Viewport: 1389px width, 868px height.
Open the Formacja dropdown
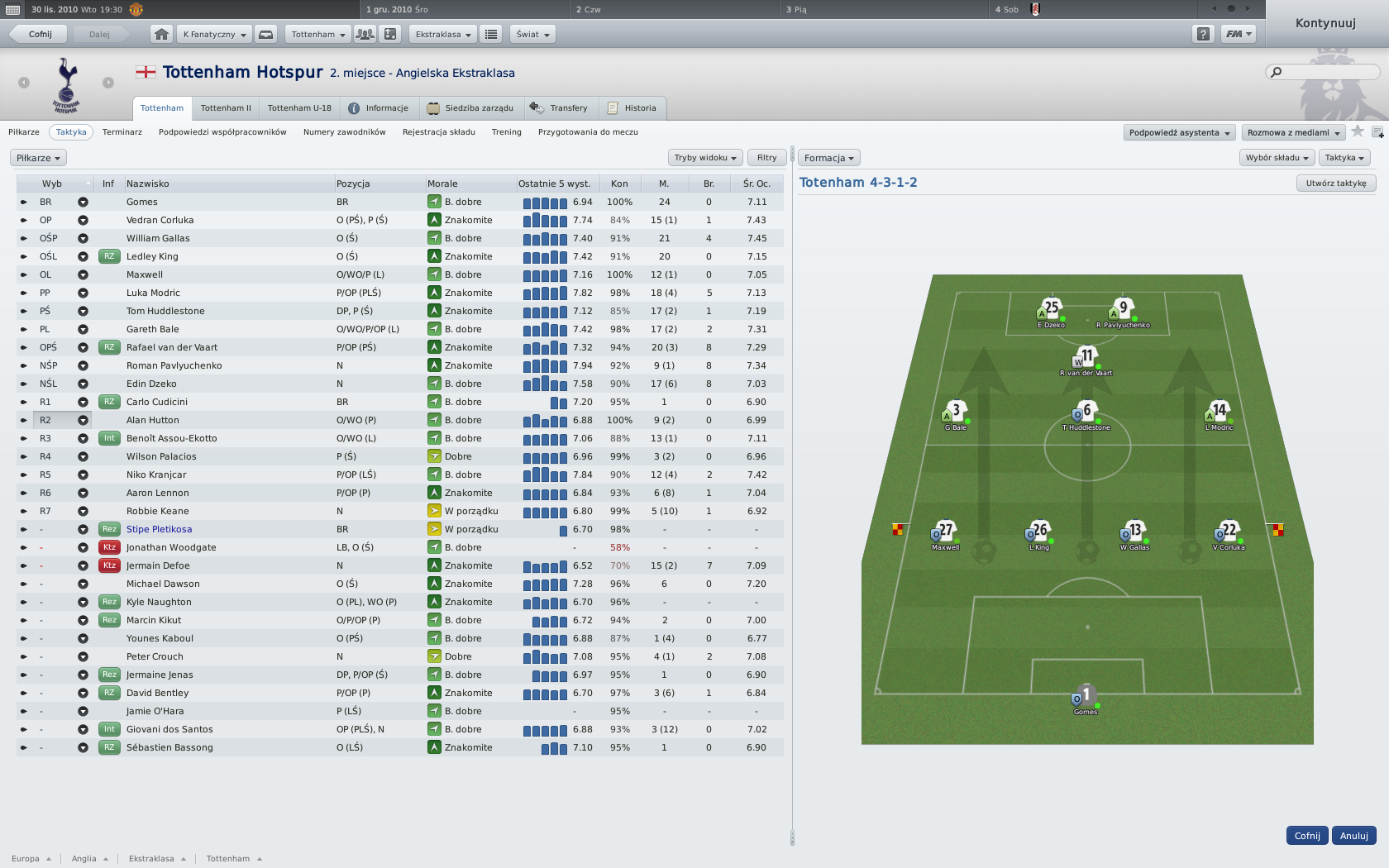(x=828, y=158)
